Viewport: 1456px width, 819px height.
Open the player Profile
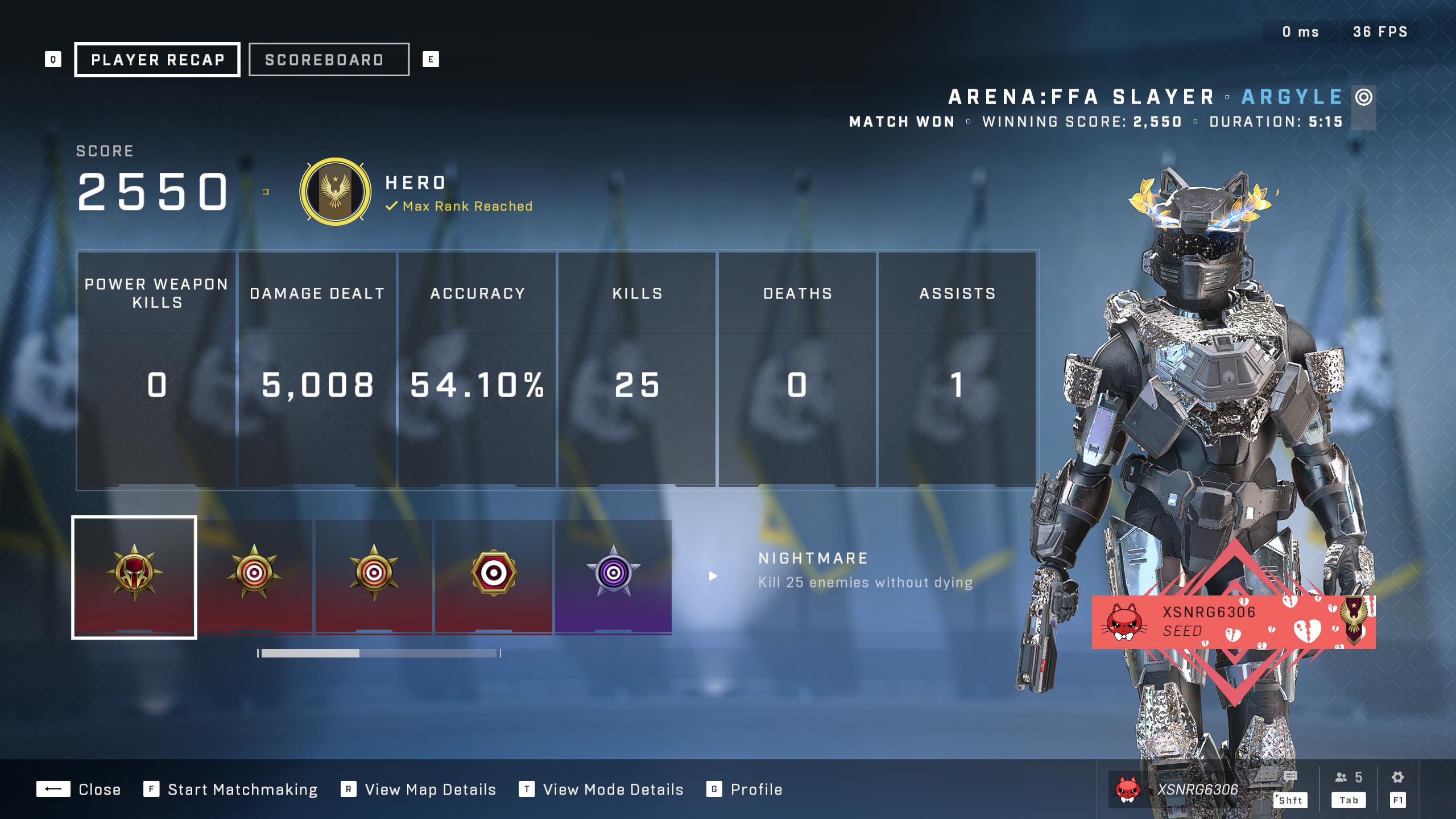tap(744, 789)
